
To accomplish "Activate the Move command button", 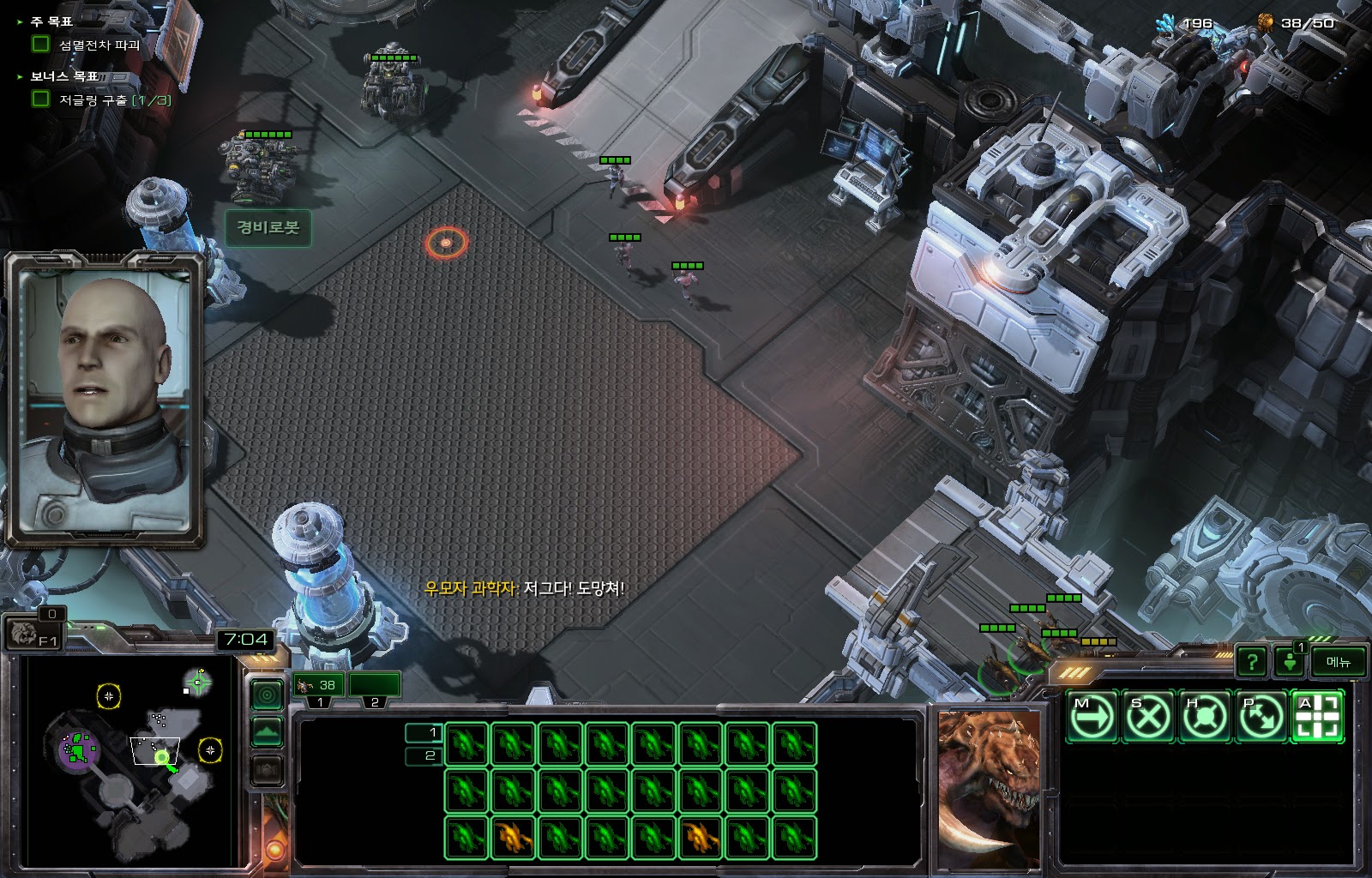I will coord(1092,715).
